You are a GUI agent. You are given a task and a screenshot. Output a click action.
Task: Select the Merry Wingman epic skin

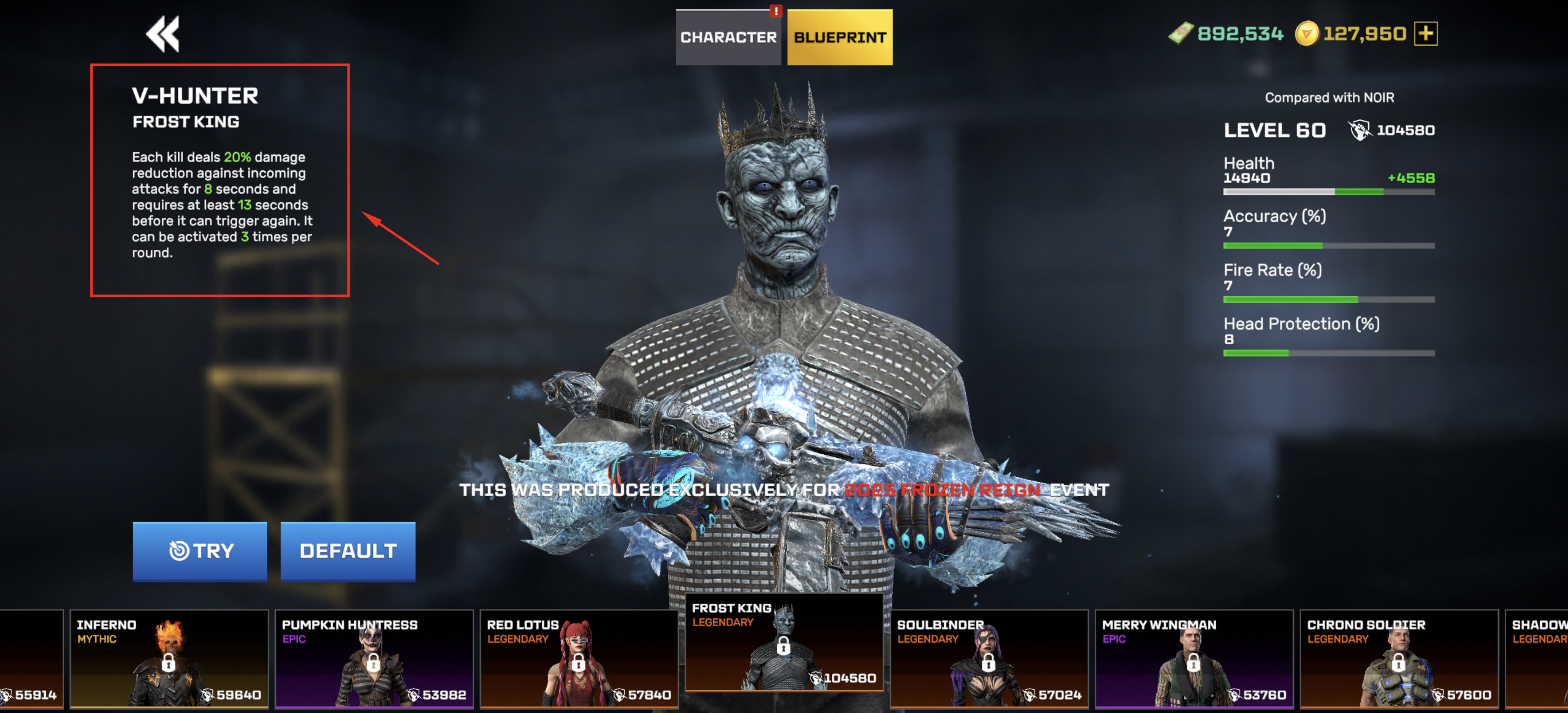(1194, 659)
